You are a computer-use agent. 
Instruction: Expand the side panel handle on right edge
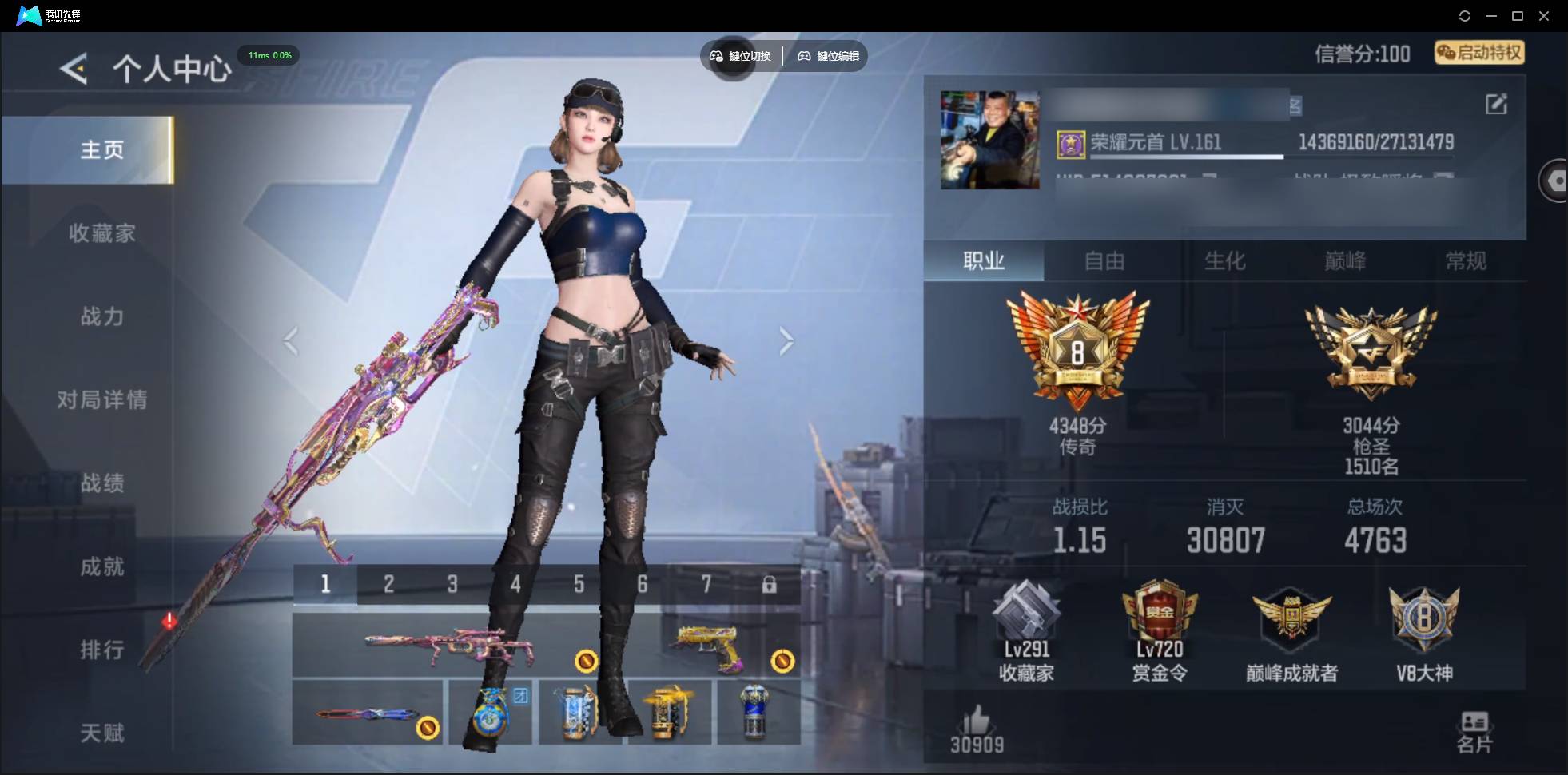pos(1555,180)
